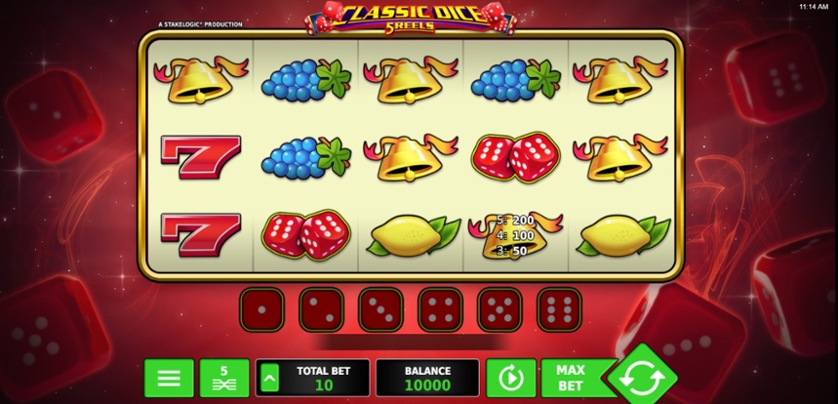Select the four-pip dice tile
Screen dimensions: 838x404
[440, 310]
